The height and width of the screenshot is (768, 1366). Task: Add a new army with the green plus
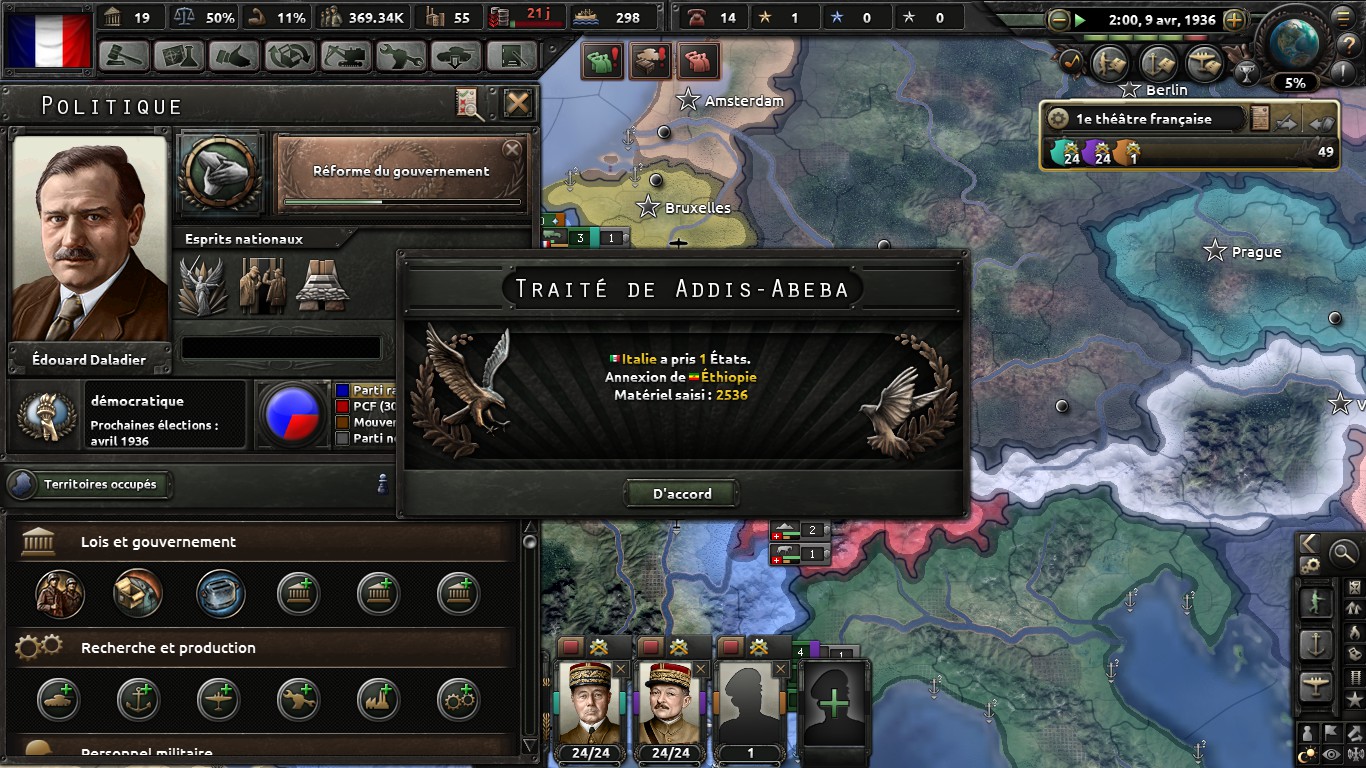834,700
